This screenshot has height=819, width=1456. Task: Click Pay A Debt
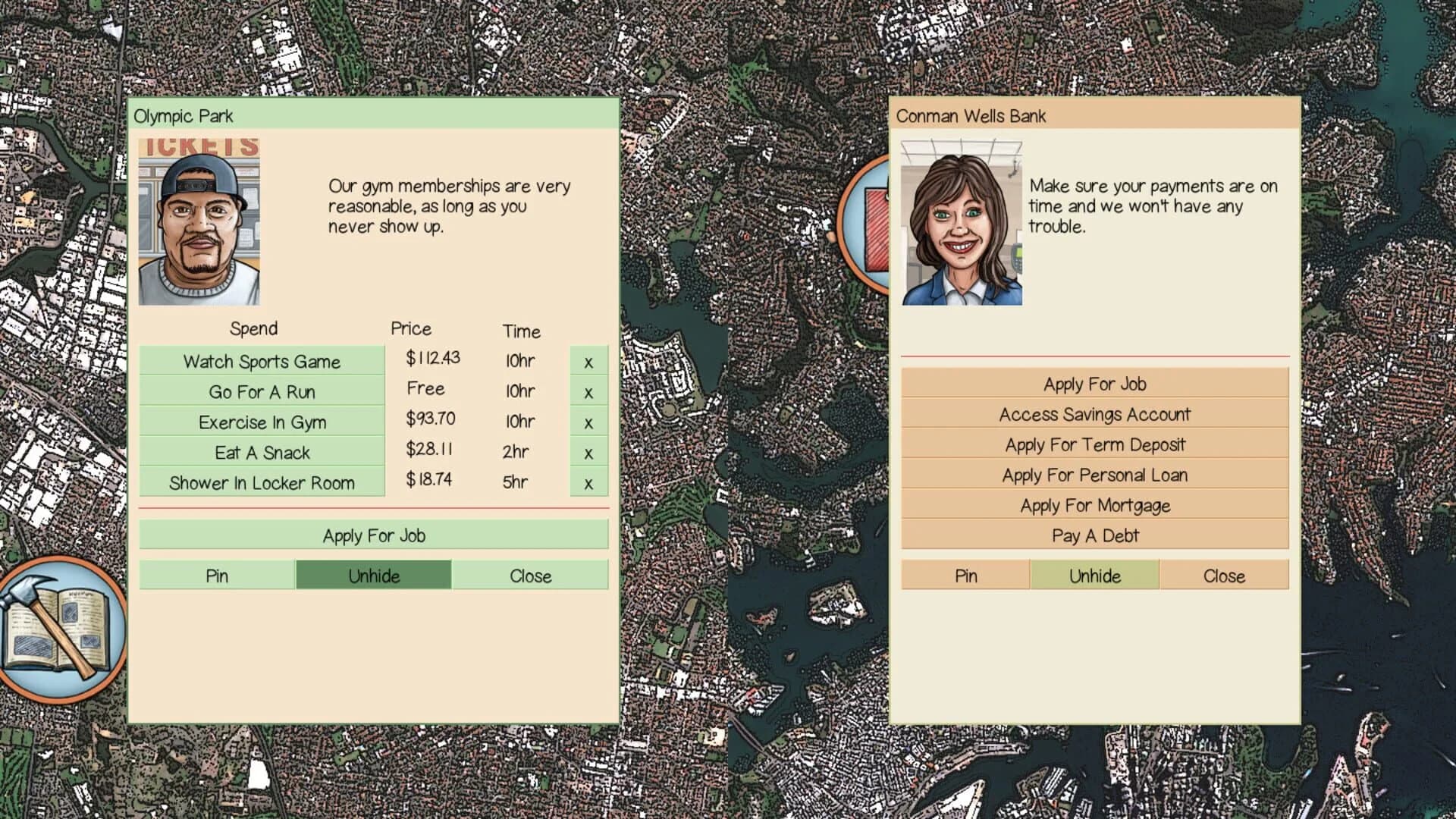tap(1094, 535)
